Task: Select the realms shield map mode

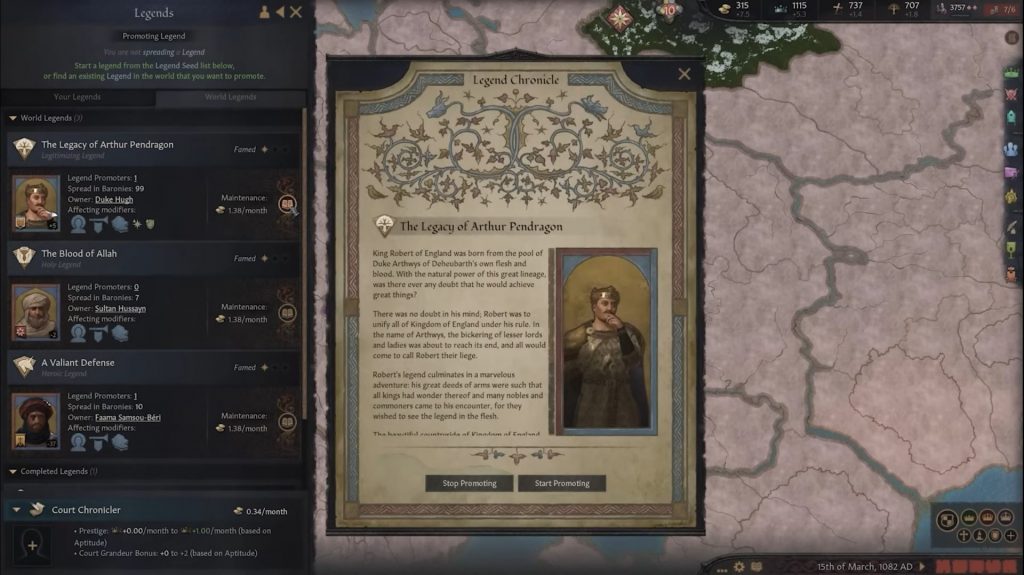Action: [945, 519]
